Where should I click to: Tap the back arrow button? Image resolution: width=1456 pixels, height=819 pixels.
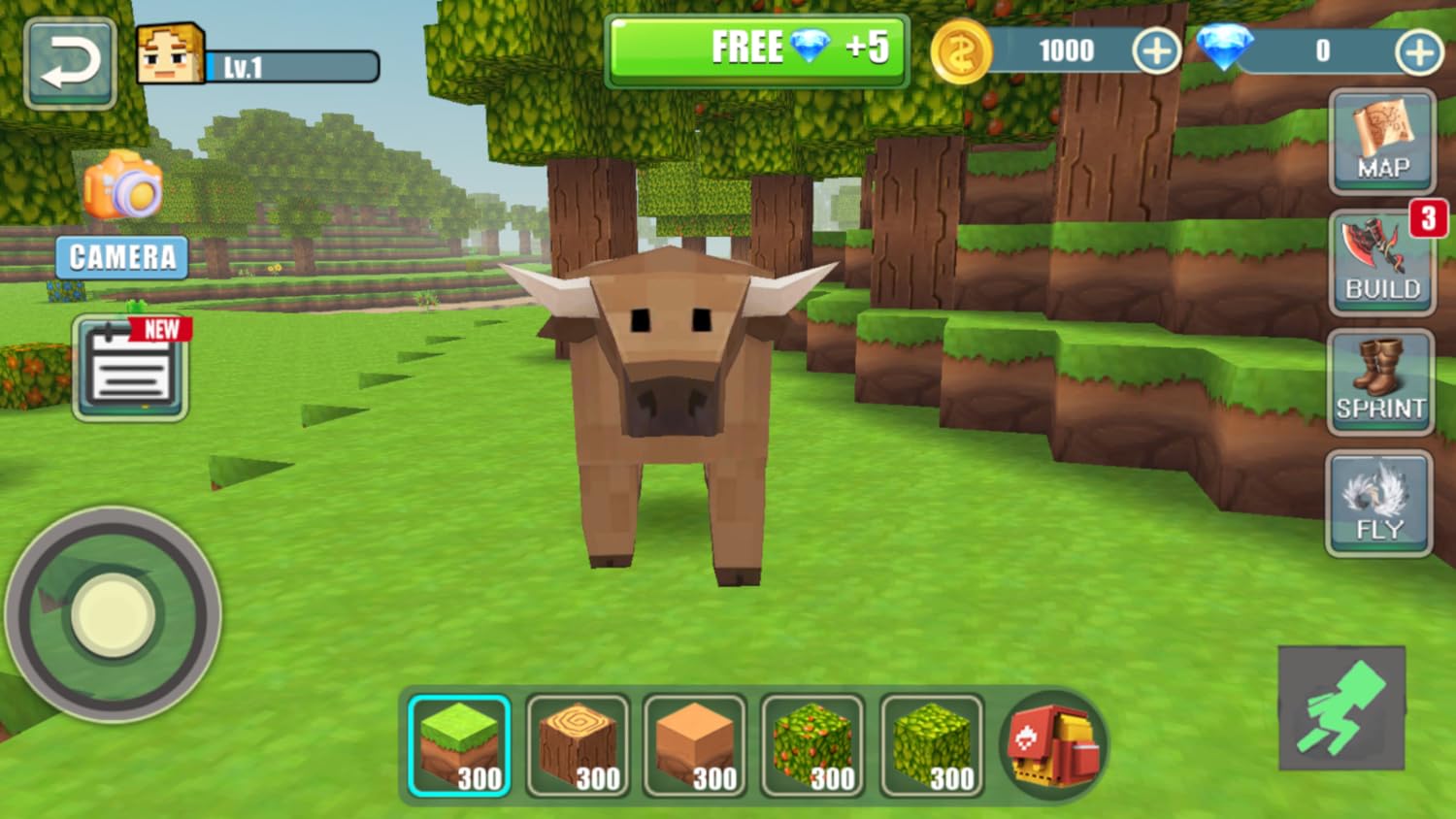[70, 64]
